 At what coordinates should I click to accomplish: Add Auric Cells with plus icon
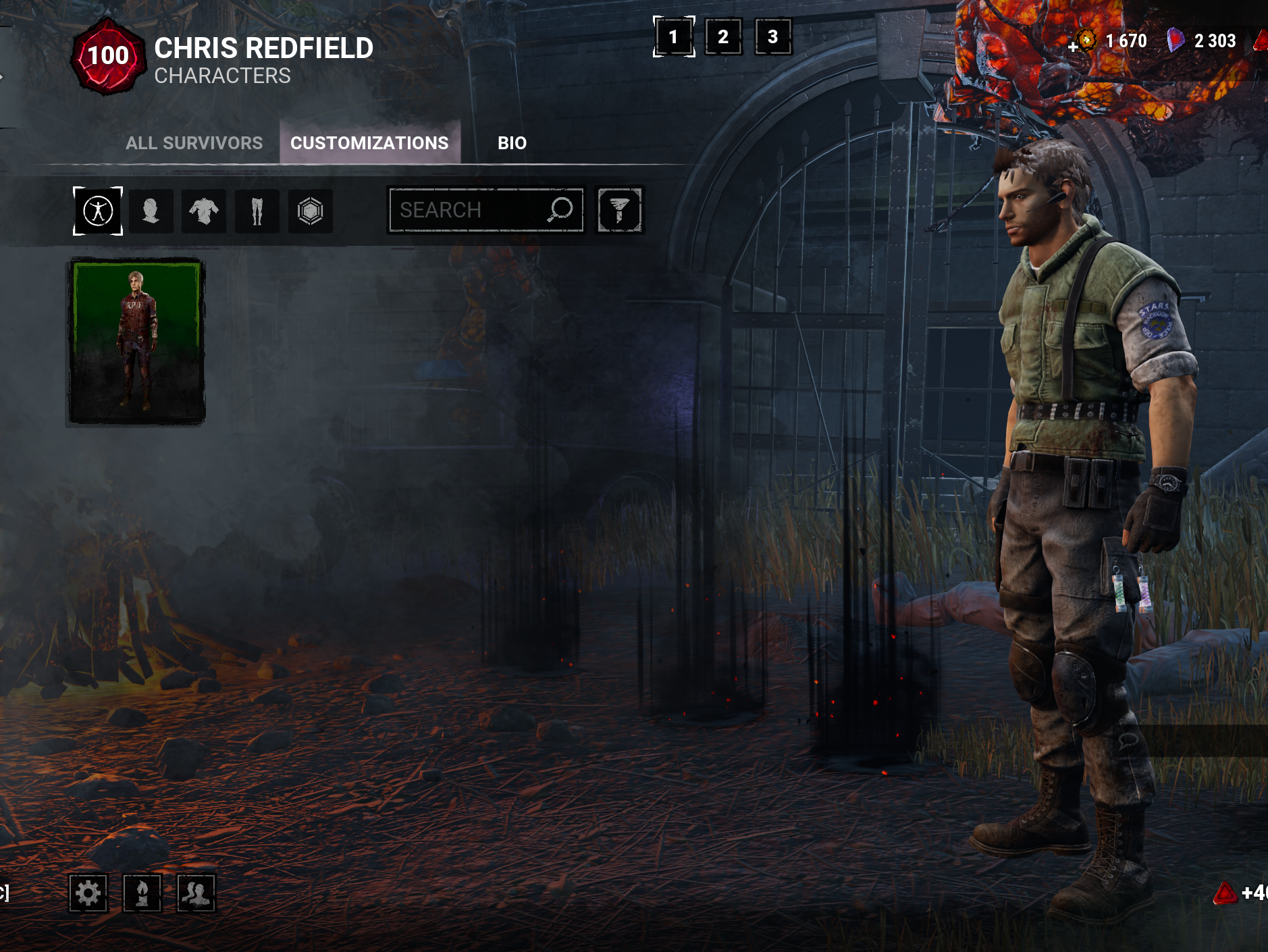click(1074, 47)
